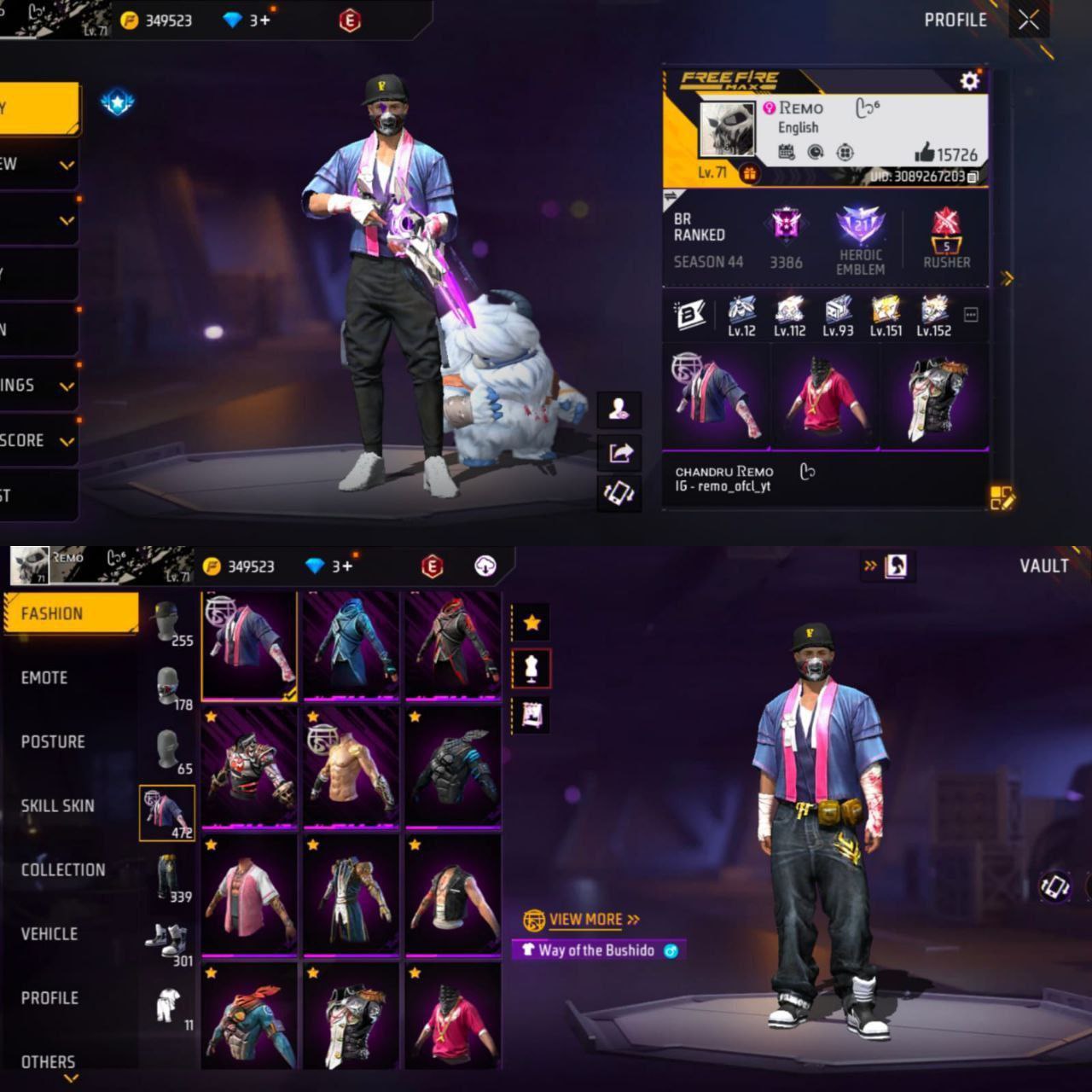The height and width of the screenshot is (1092, 1092).
Task: Open the Emote tab
Action: coord(44,677)
